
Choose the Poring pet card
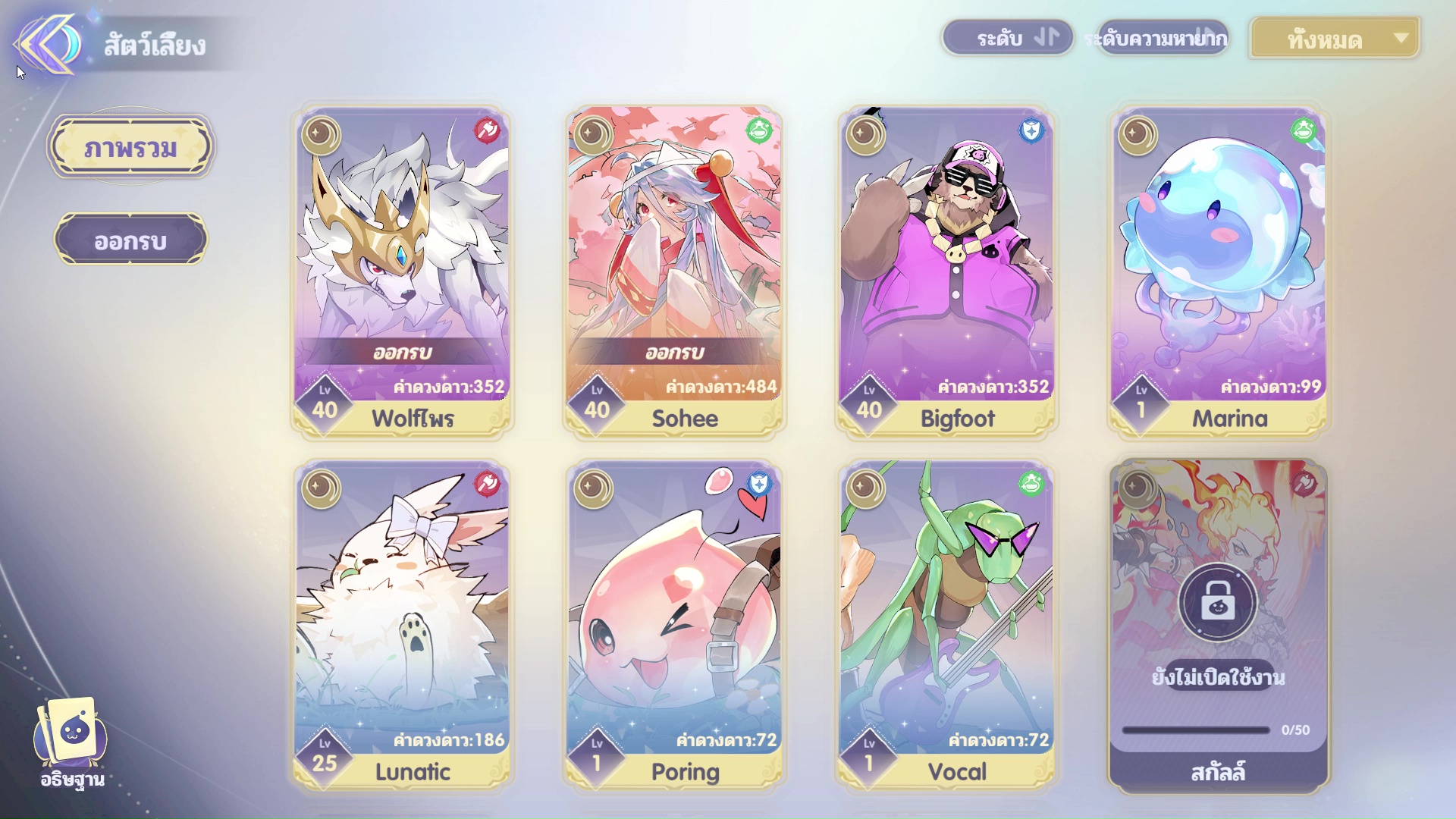[674, 626]
